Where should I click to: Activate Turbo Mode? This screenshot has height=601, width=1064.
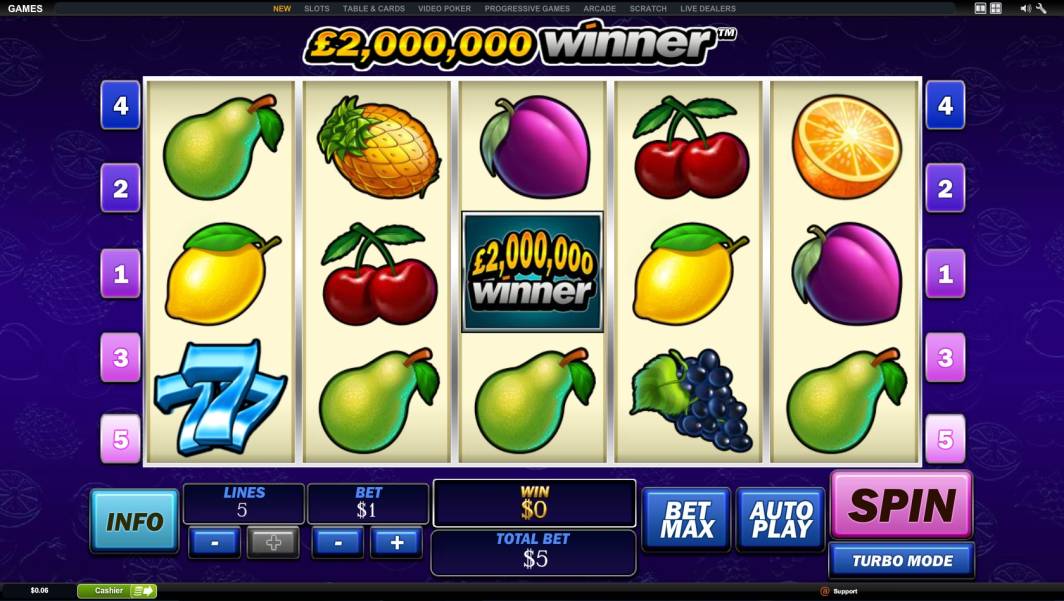click(x=901, y=561)
